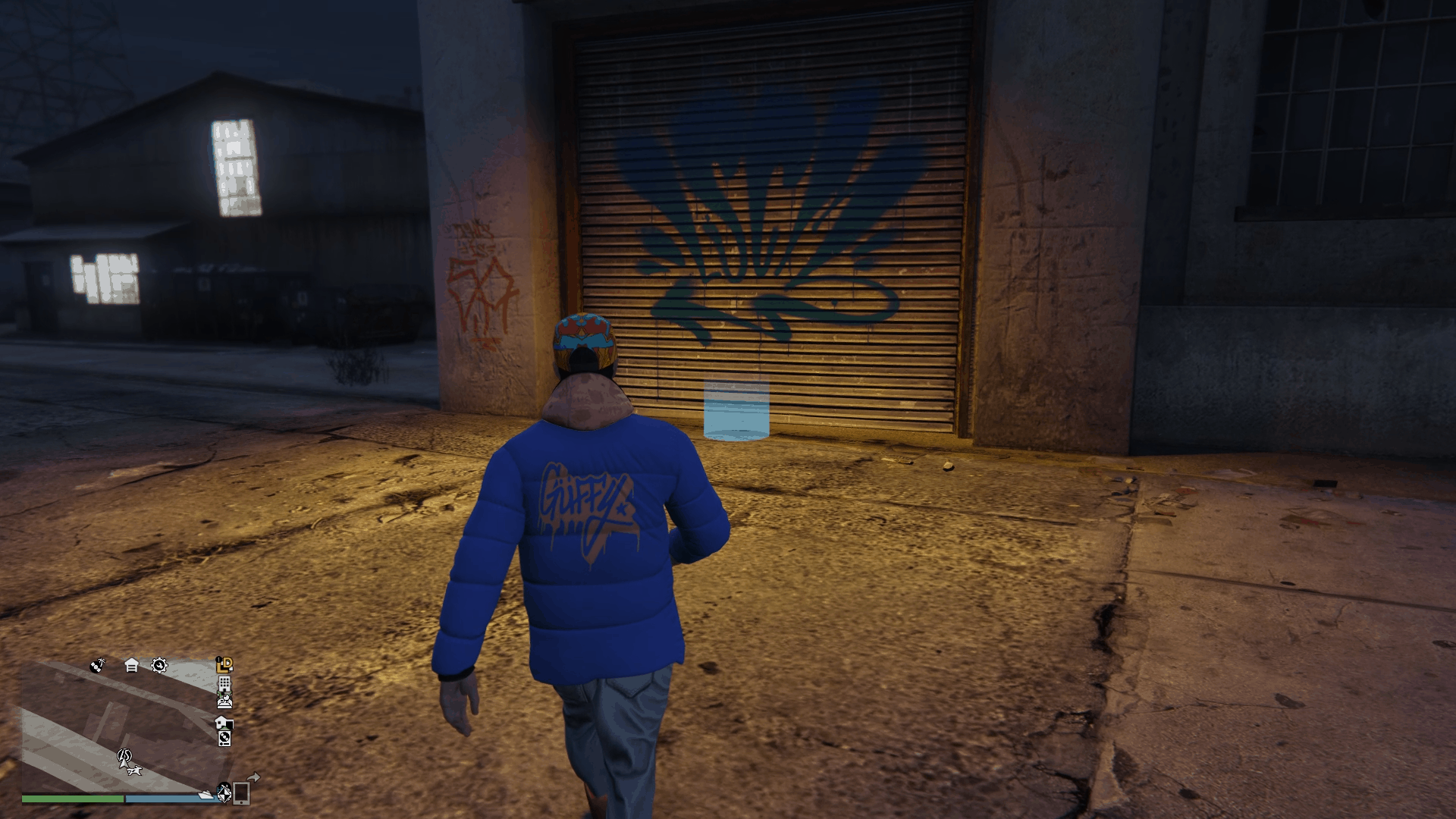1456x819 pixels.
Task: Select the office building blip on the minimap edge
Action: pyautogui.click(x=224, y=685)
